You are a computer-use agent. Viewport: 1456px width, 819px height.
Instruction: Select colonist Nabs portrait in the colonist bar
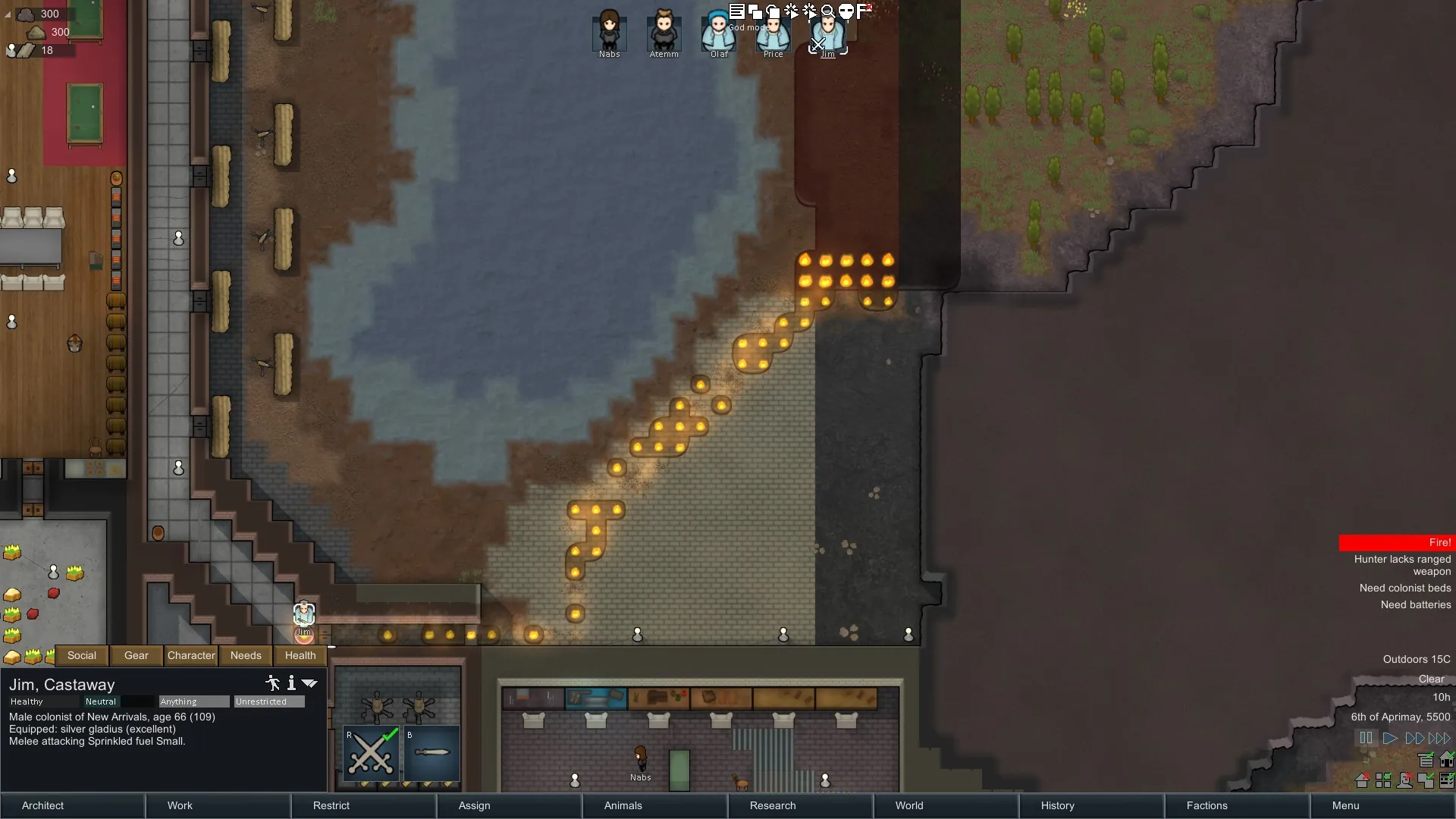[x=609, y=32]
